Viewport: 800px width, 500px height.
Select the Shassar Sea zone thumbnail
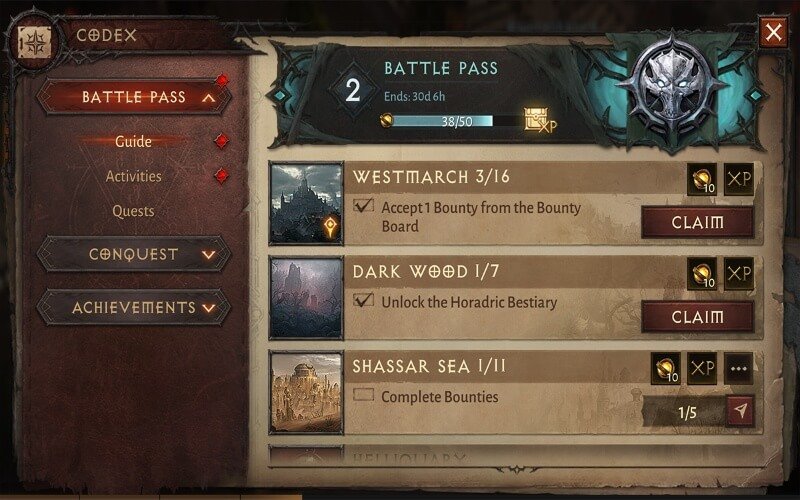[306, 392]
